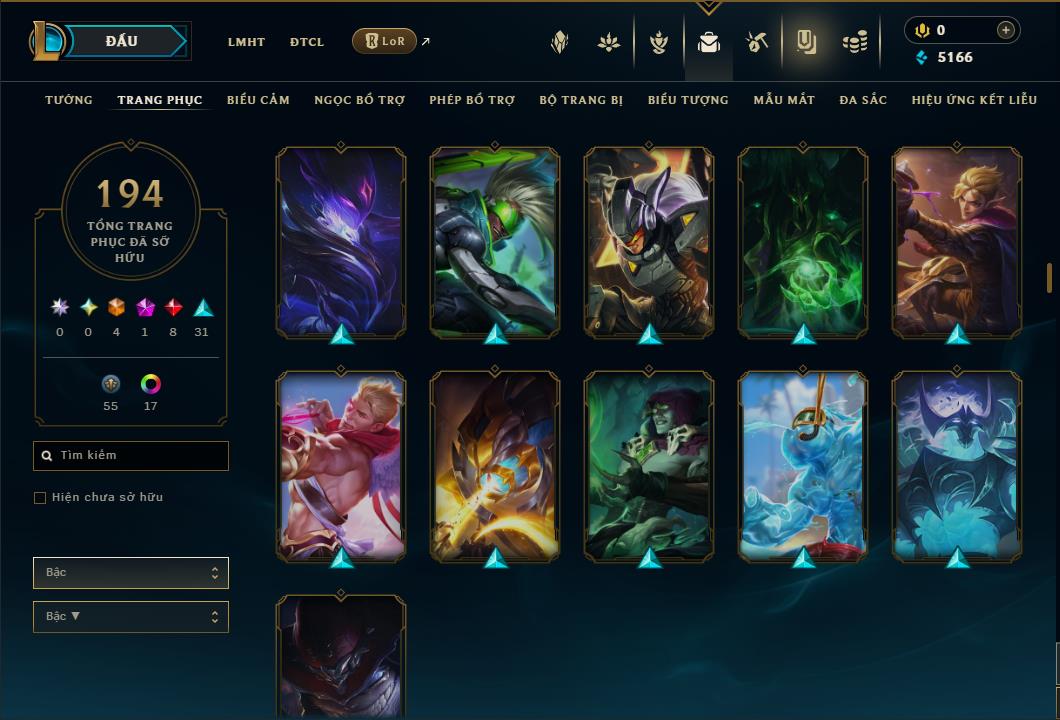Select the blue water creature skin card

pyautogui.click(x=803, y=466)
